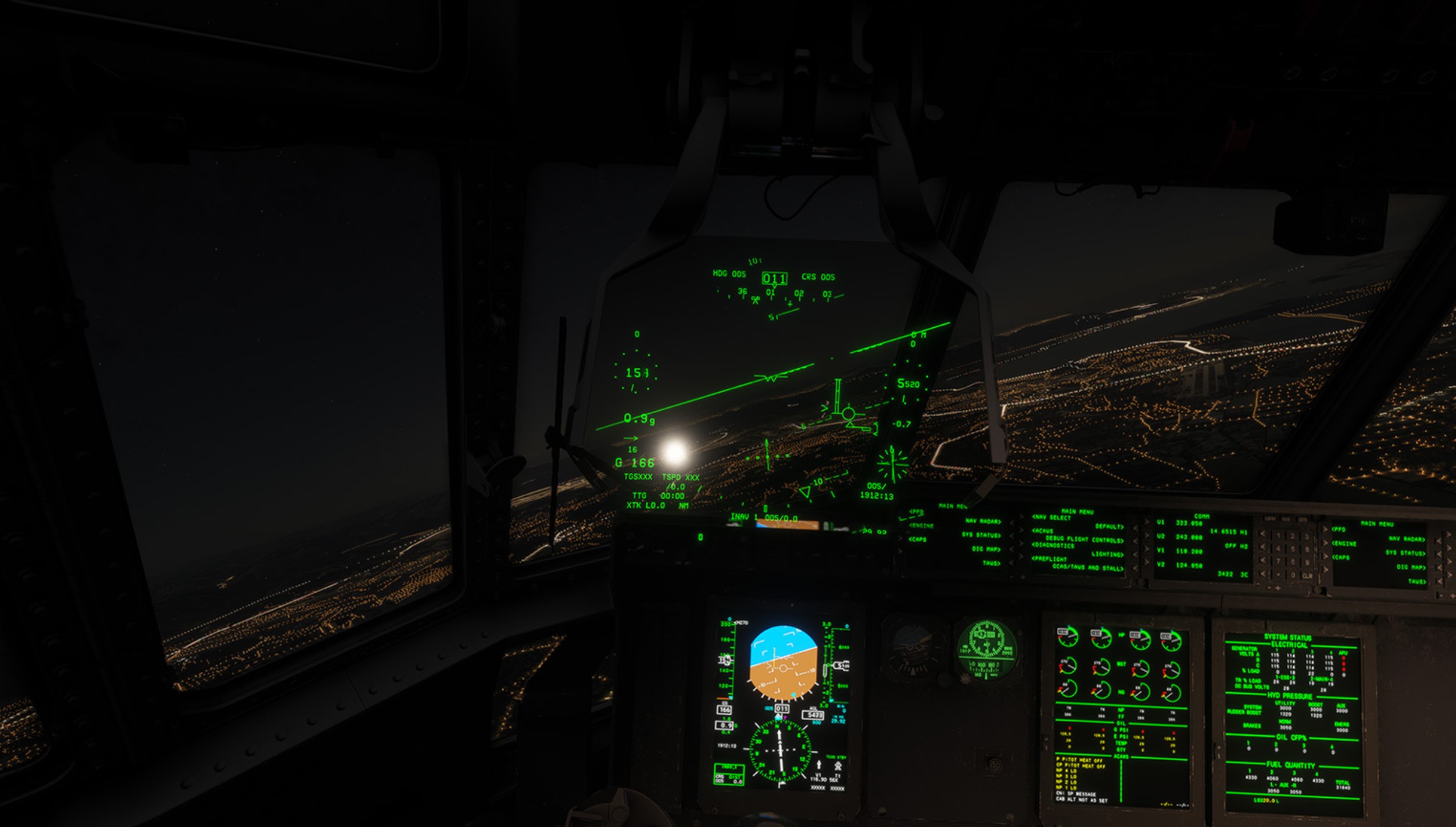
Task: Select DEBUG FLIGHT CONTROLS entry
Action: (1084, 540)
